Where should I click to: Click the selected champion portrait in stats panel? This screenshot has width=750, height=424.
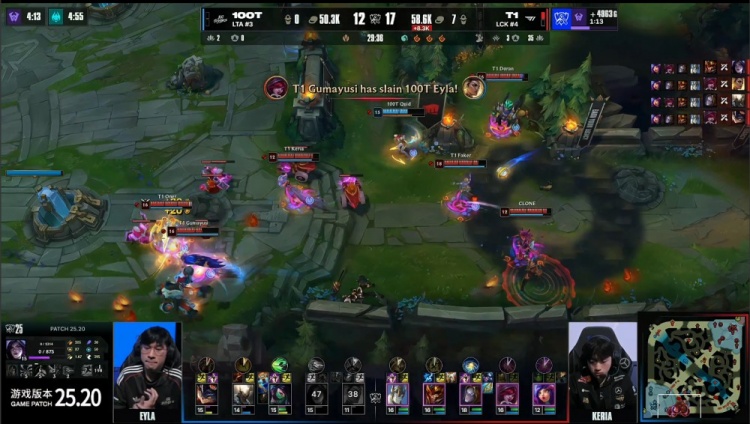point(18,349)
